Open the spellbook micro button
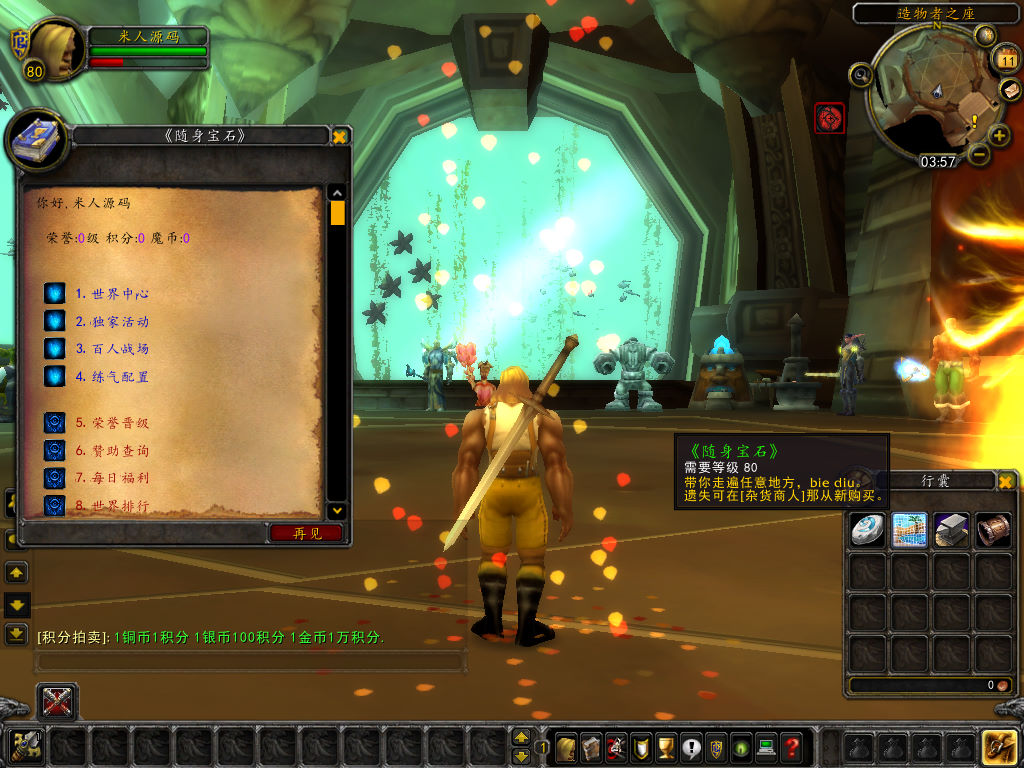This screenshot has height=768, width=1024. point(591,746)
